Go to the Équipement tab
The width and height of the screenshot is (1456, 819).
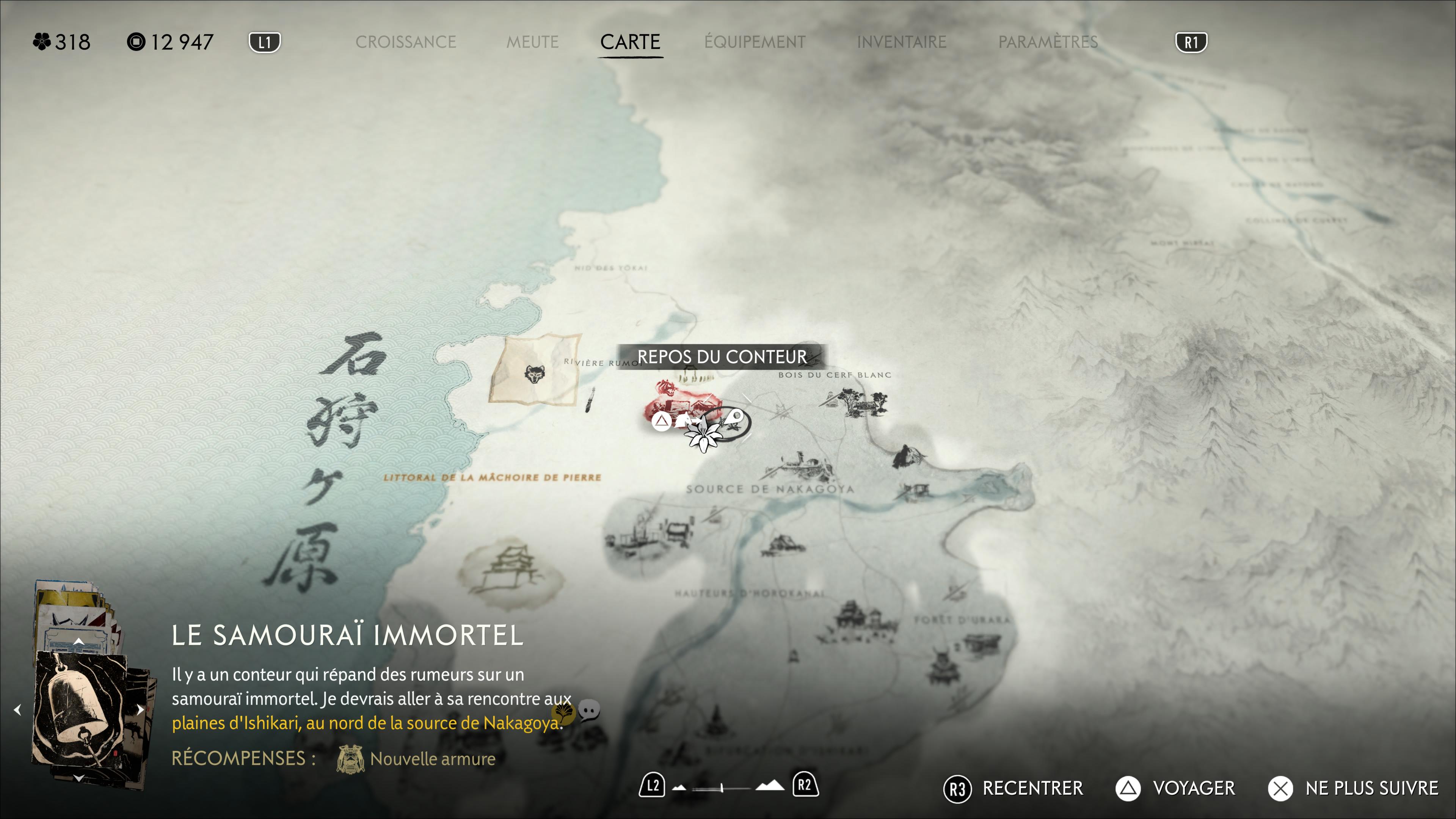755,42
